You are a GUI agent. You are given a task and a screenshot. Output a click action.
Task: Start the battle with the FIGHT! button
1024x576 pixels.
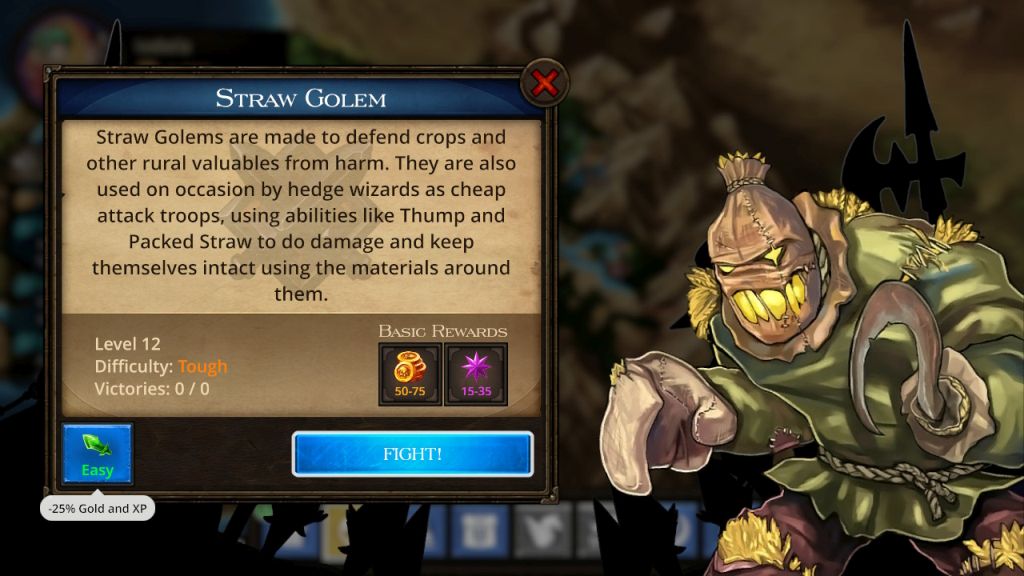pyautogui.click(x=412, y=454)
